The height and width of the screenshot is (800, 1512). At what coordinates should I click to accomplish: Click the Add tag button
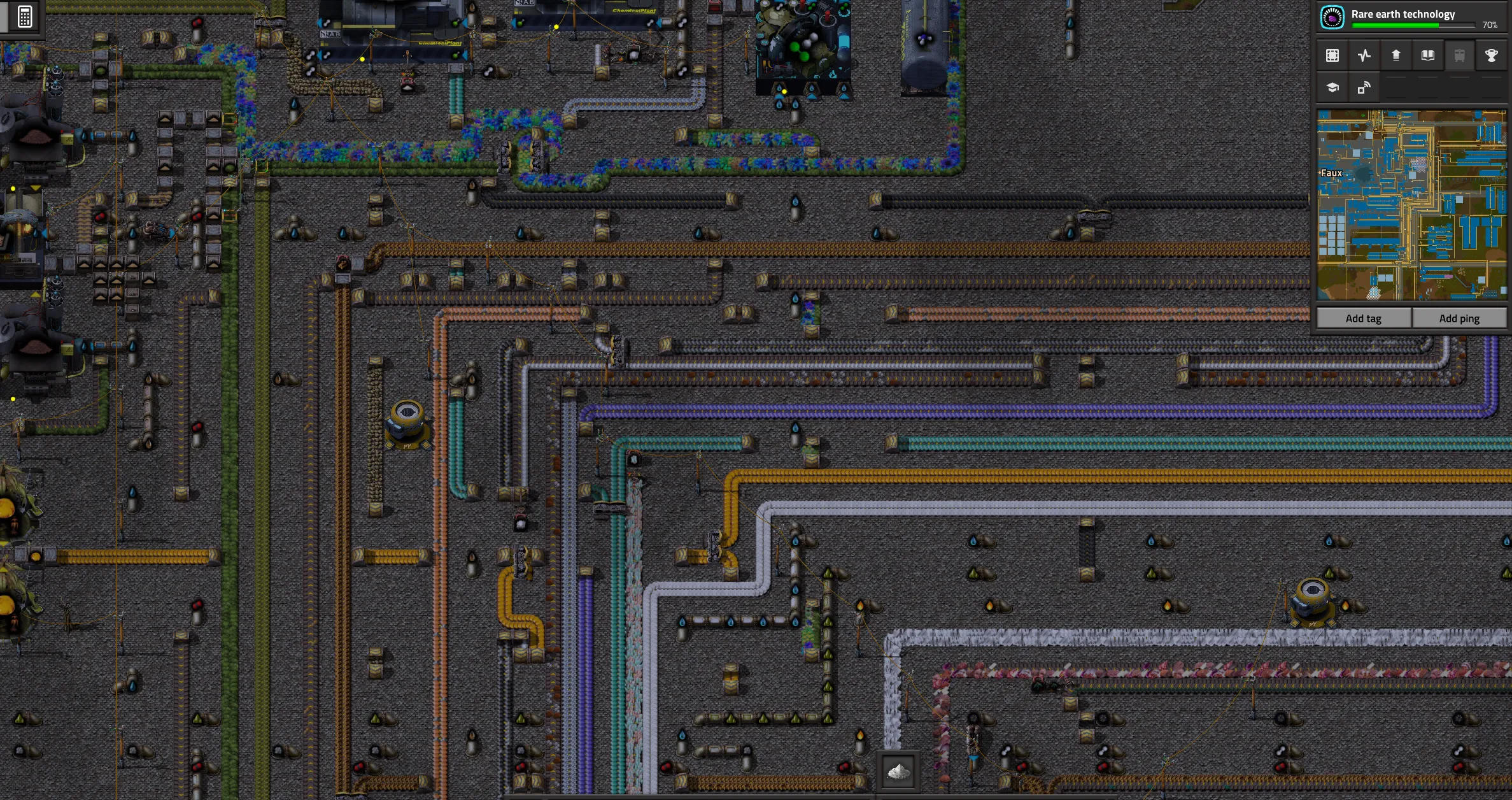1363,318
